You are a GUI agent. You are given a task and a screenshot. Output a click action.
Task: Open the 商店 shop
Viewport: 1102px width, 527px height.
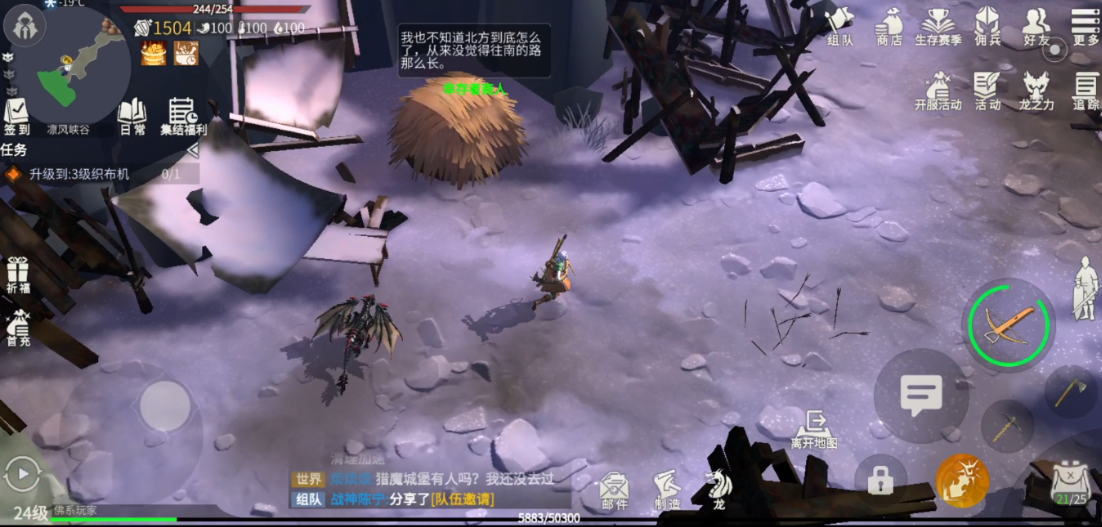pos(889,26)
